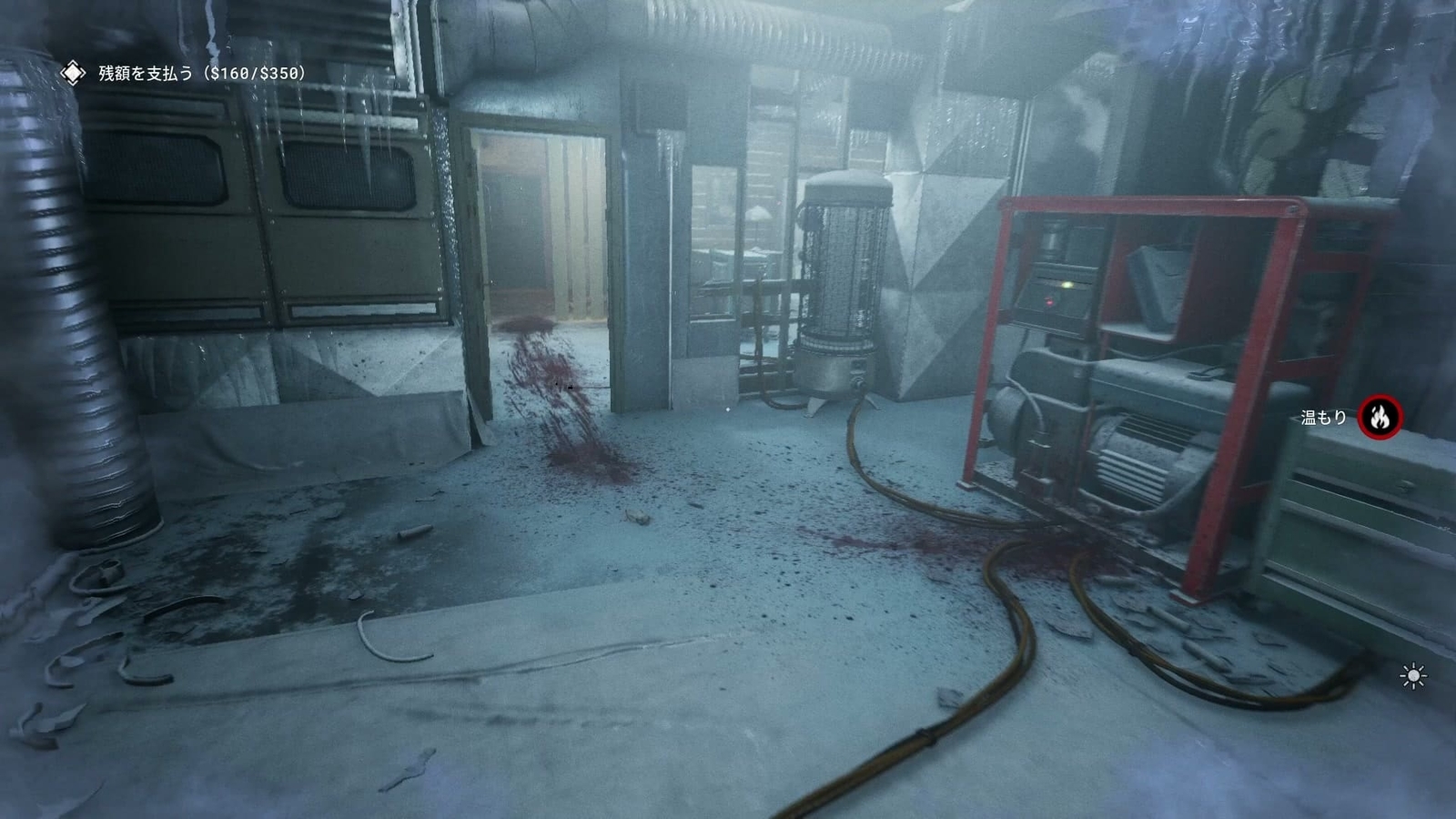Click the diamond objective marker icon
Screen dimensions: 1456x819
point(71,71)
